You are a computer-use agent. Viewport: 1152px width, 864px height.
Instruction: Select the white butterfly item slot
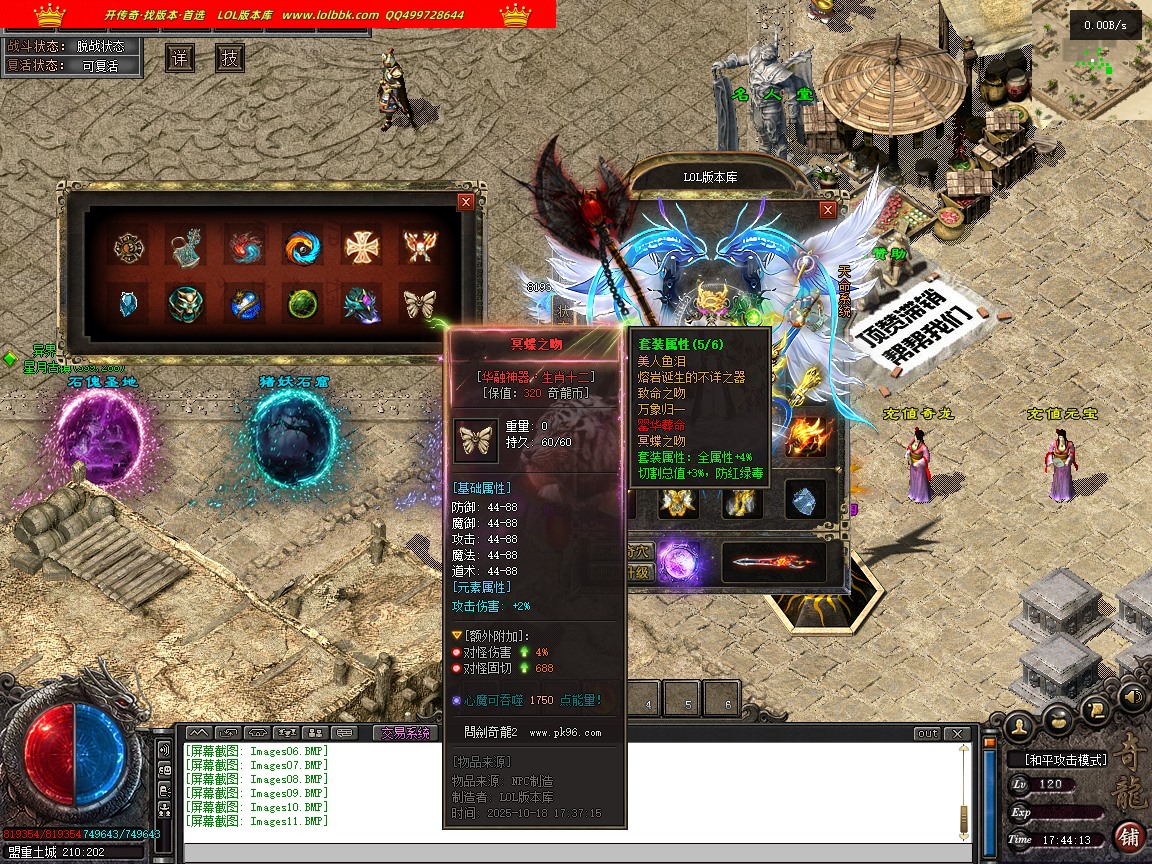pos(419,303)
